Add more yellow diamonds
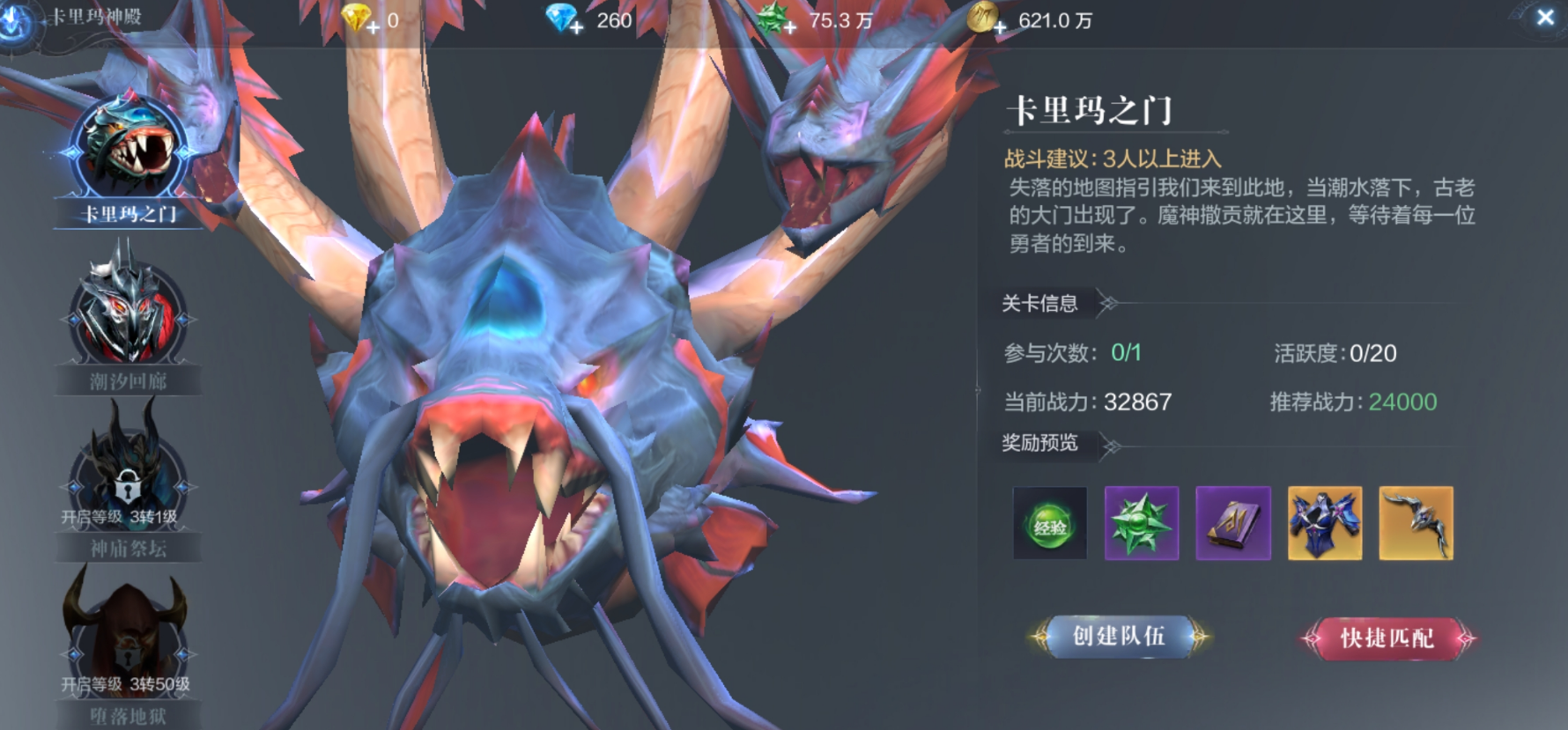This screenshot has height=730, width=1568. coord(374,27)
